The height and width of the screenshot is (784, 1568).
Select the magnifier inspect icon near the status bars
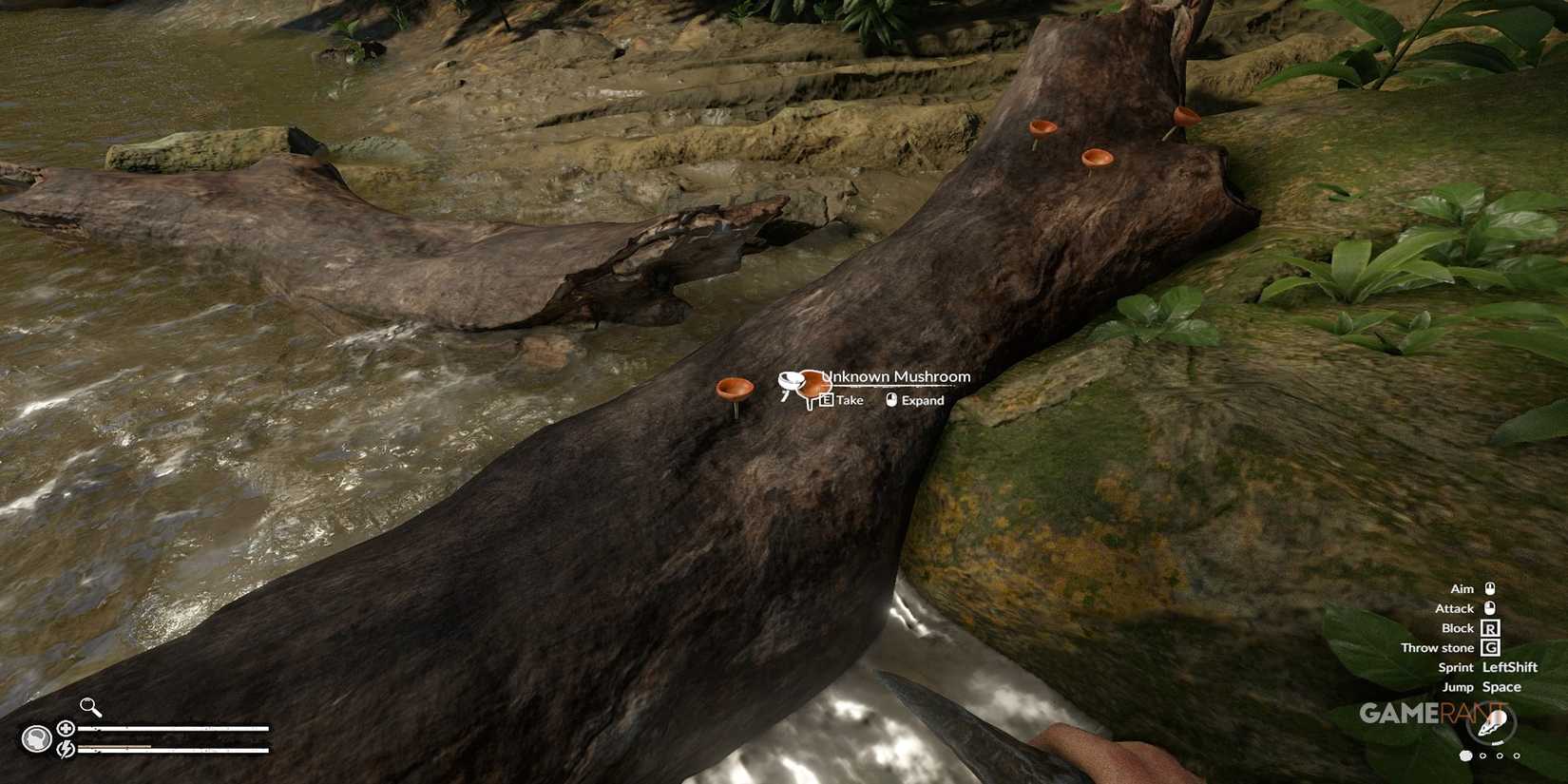pyautogui.click(x=88, y=705)
